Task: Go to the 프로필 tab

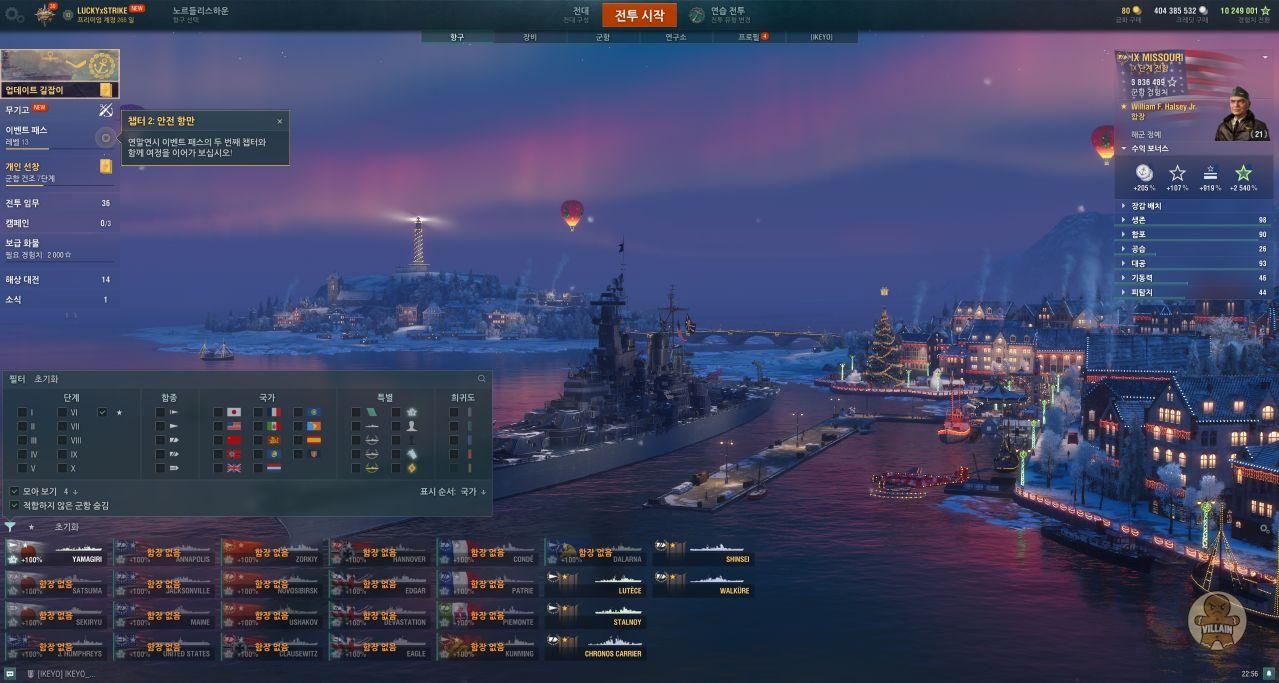Action: pos(751,37)
